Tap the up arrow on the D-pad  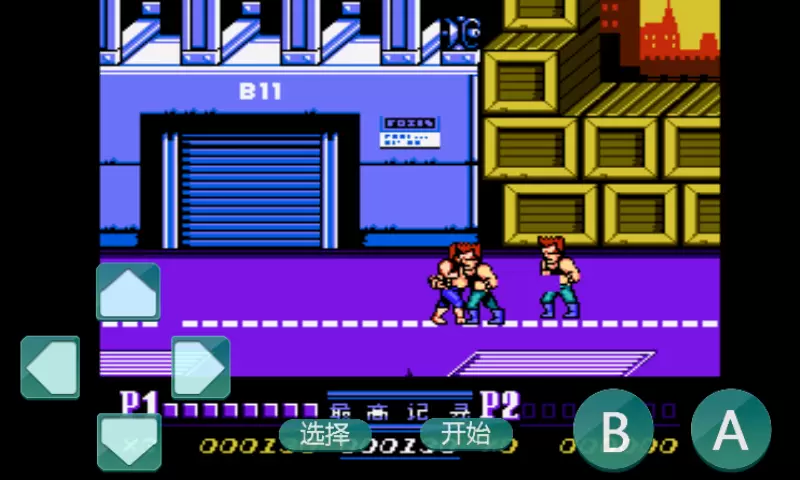(128, 292)
